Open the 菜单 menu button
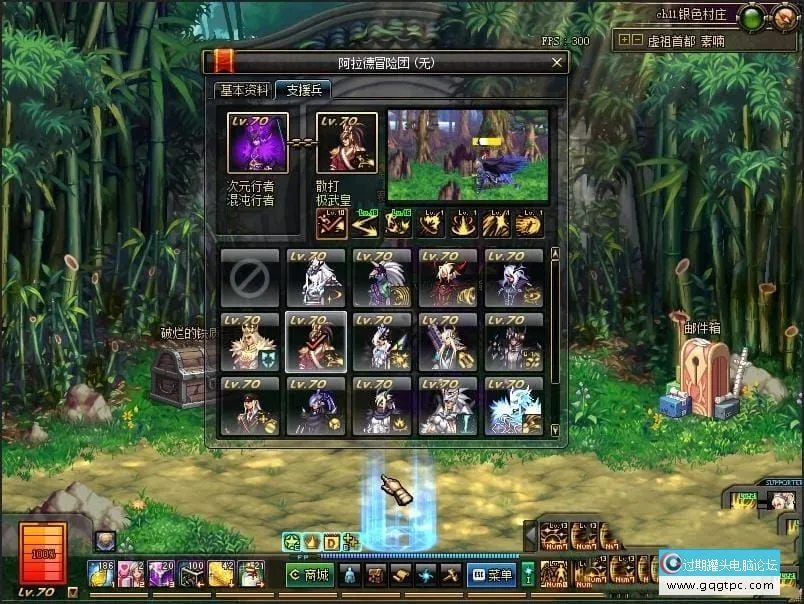 [490, 575]
